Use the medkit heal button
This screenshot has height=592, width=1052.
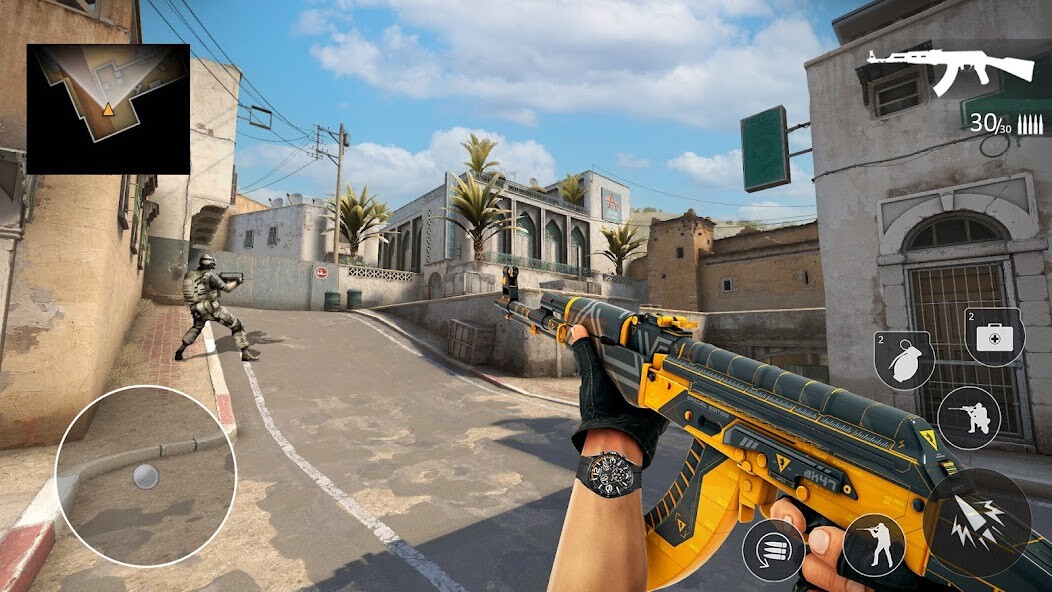coord(994,336)
